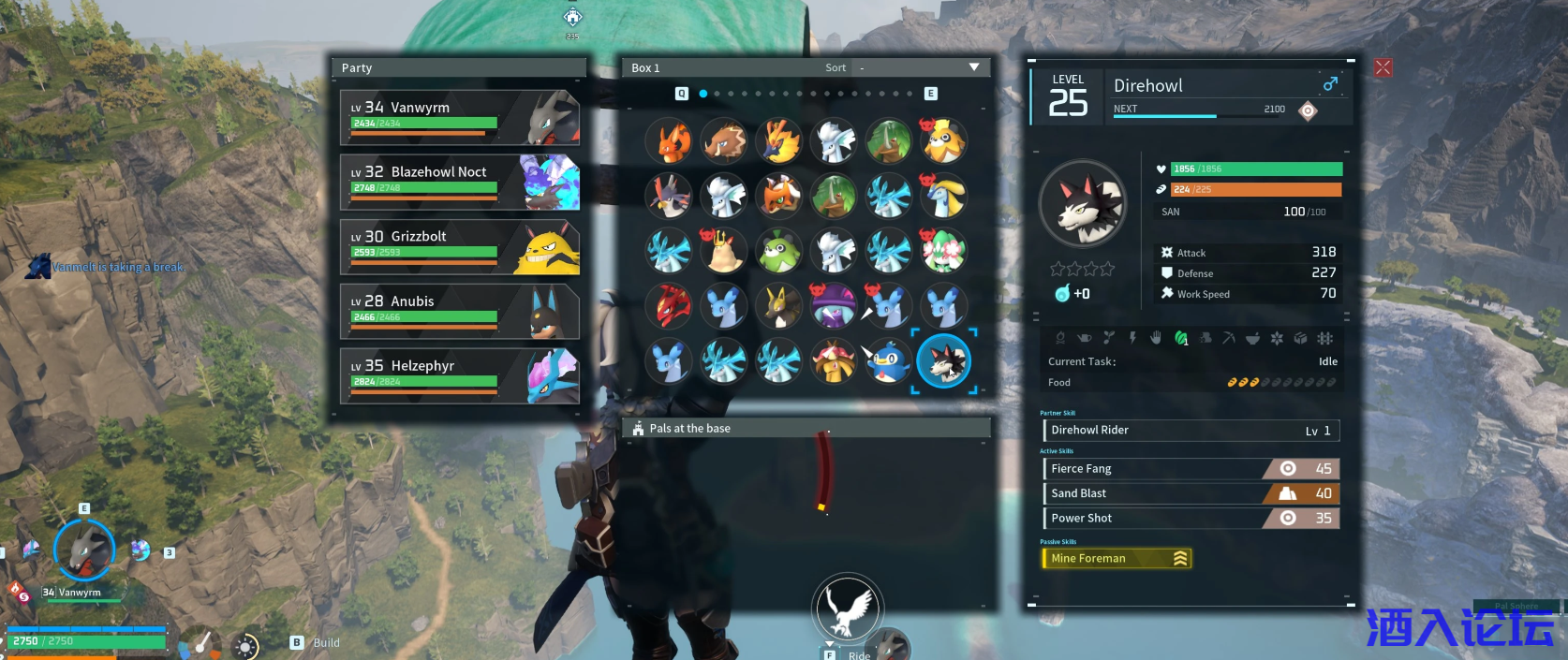This screenshot has width=1568, height=660.
Task: Select Anubis in the party list
Action: (x=459, y=311)
